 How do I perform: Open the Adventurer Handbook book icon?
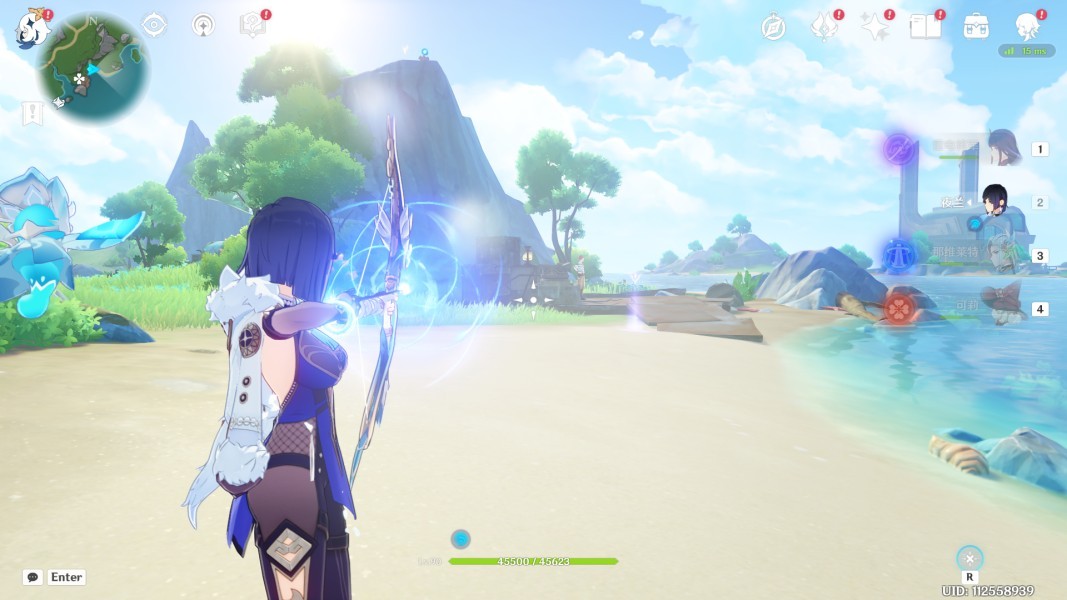pyautogui.click(x=925, y=27)
